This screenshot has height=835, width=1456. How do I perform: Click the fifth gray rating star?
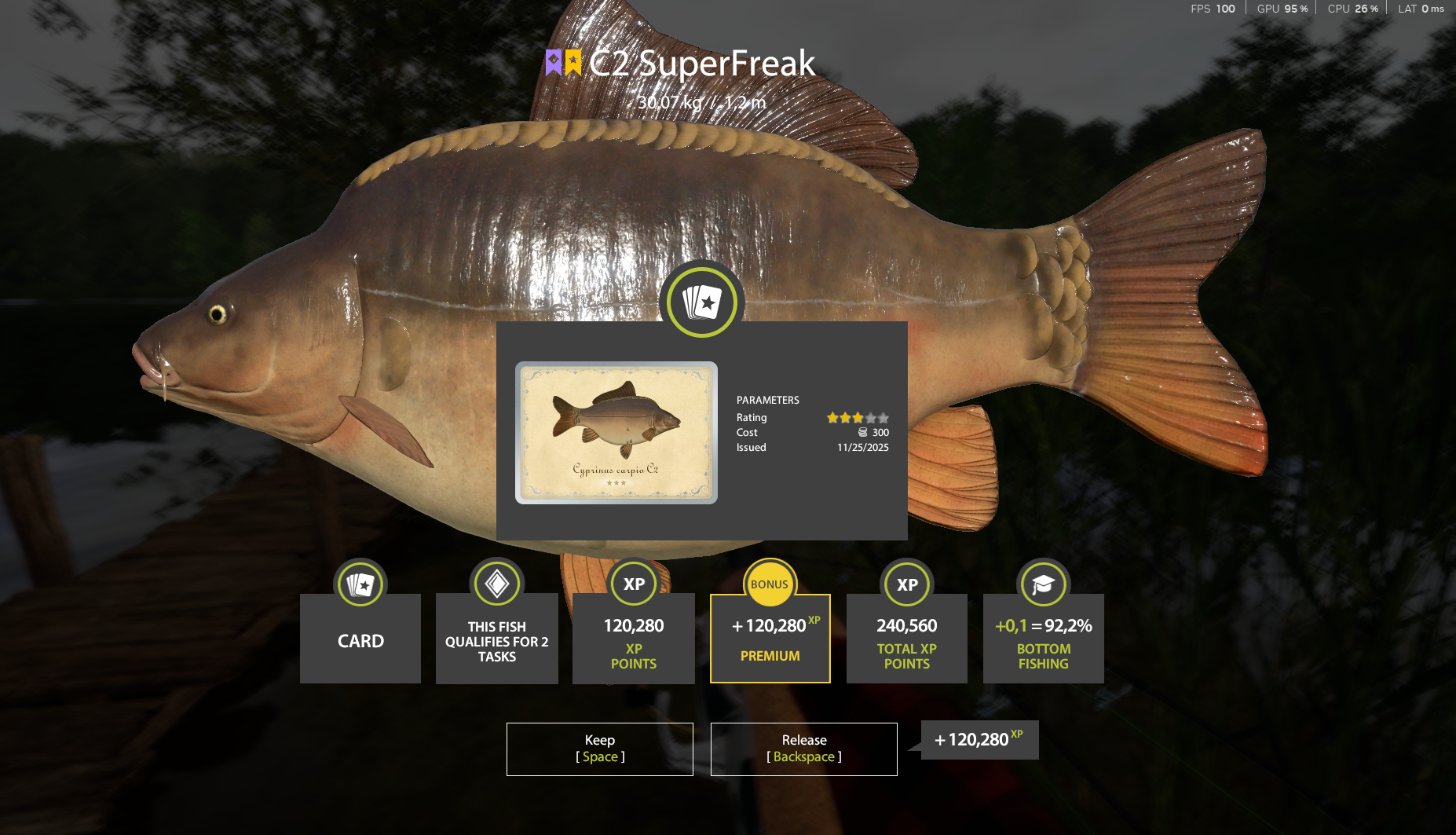[884, 417]
